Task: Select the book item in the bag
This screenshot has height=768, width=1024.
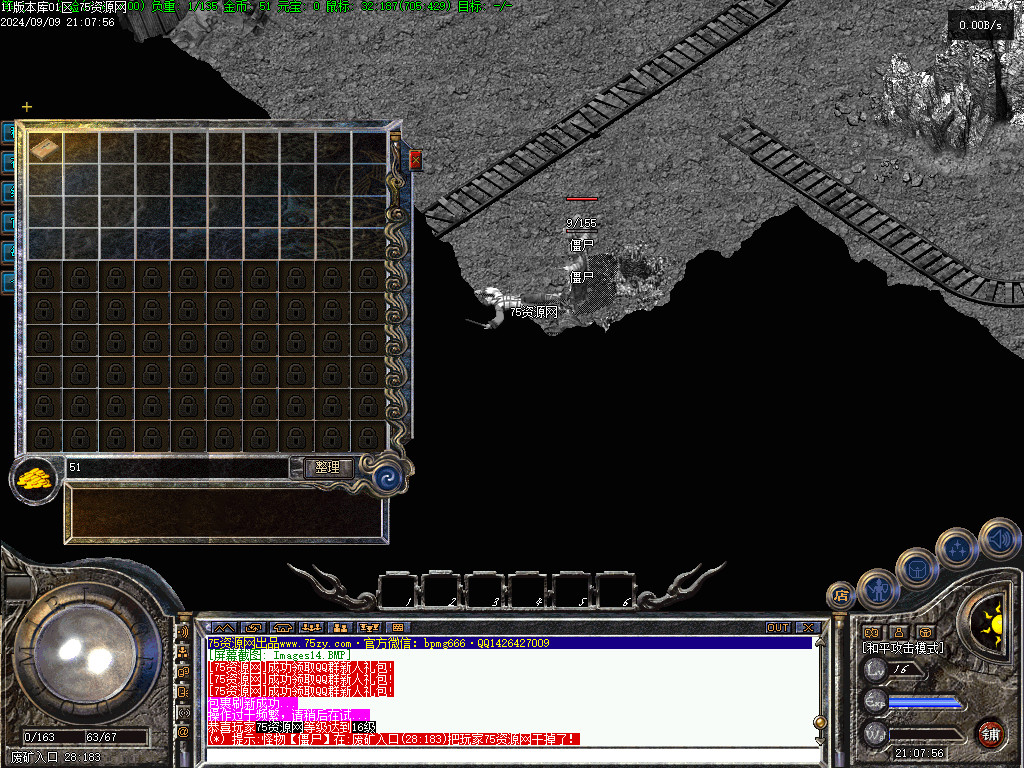Action: (44, 148)
